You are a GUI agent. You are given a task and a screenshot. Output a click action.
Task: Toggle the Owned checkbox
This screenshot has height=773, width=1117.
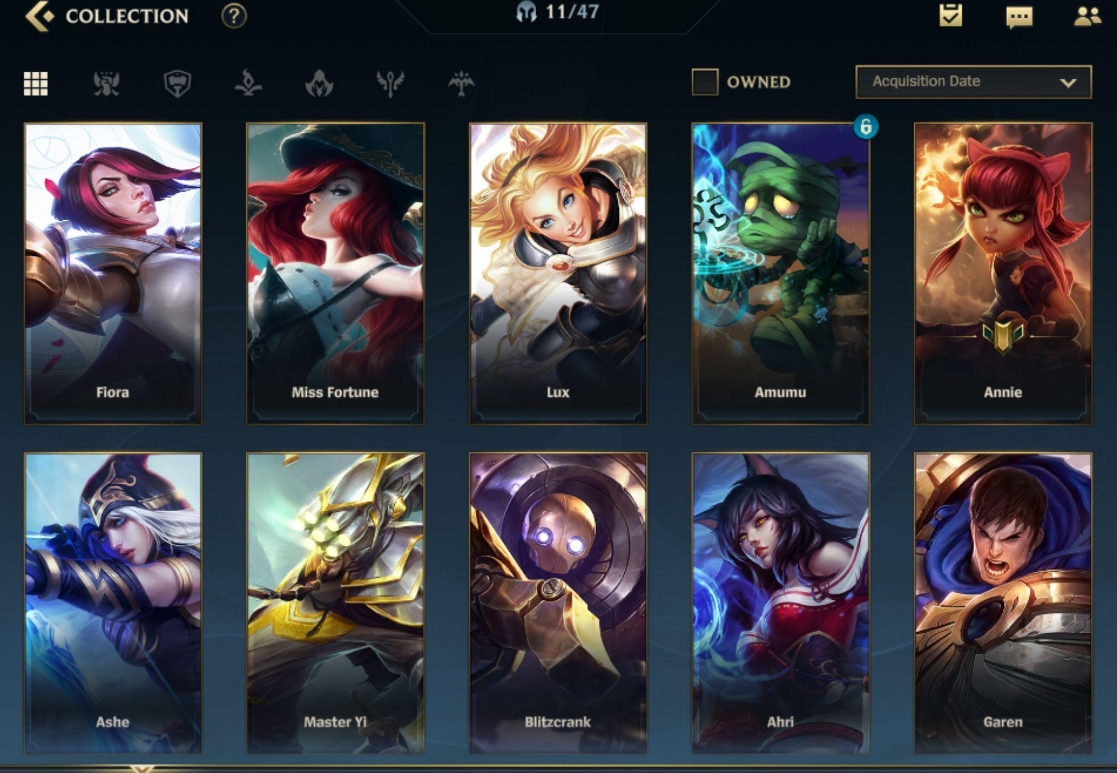pyautogui.click(x=705, y=82)
